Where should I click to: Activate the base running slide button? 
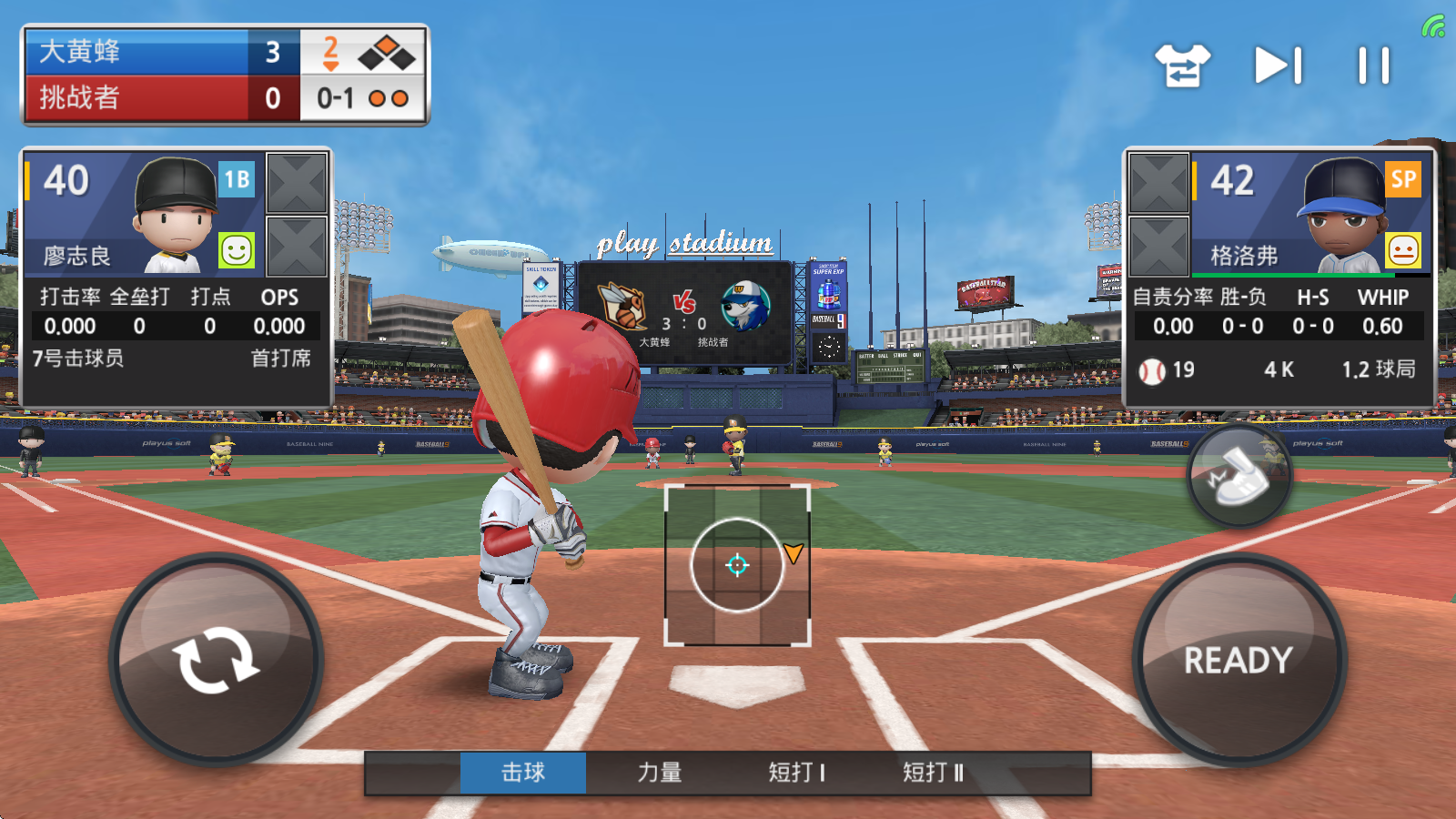pos(1239,475)
